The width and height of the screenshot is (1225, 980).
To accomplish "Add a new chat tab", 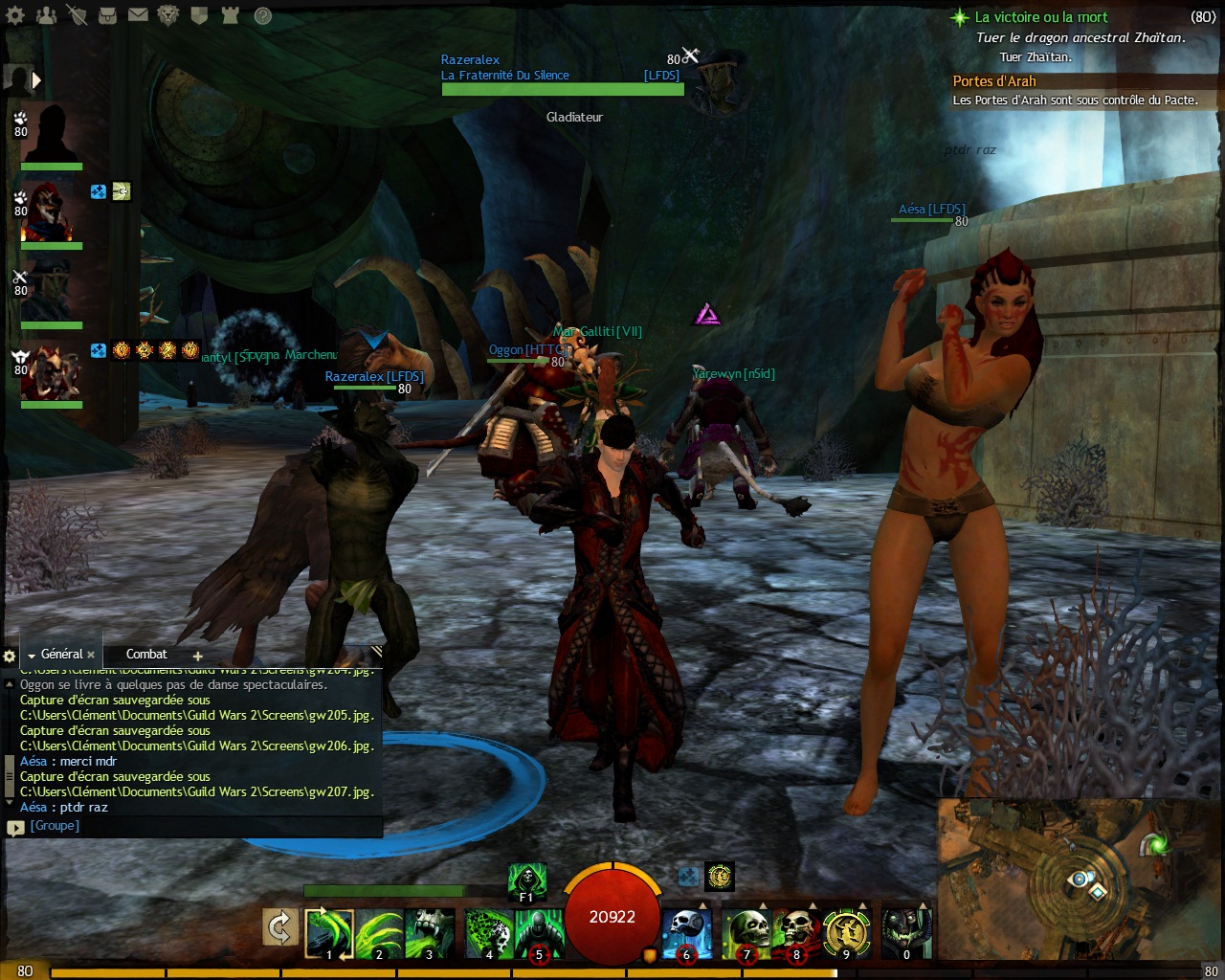I will [x=198, y=657].
